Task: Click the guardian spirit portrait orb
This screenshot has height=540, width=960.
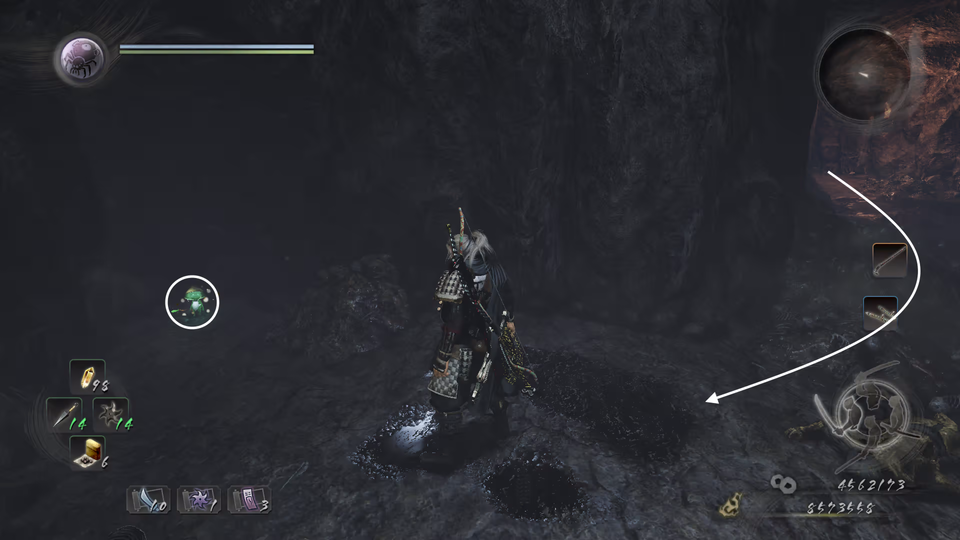Action: pyautogui.click(x=78, y=58)
